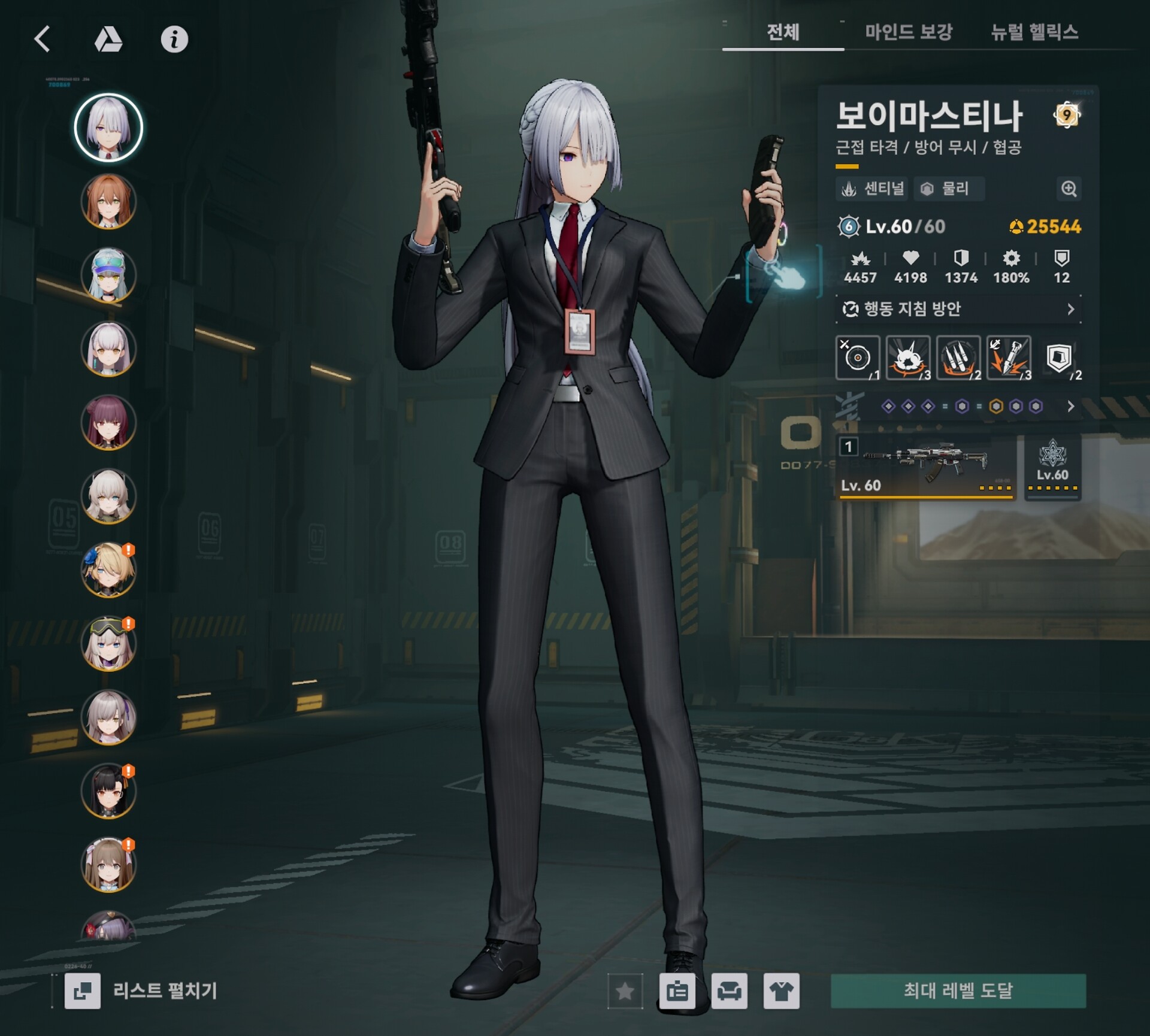Open the magnifier detail stats button
The height and width of the screenshot is (1036, 1150).
click(1069, 189)
